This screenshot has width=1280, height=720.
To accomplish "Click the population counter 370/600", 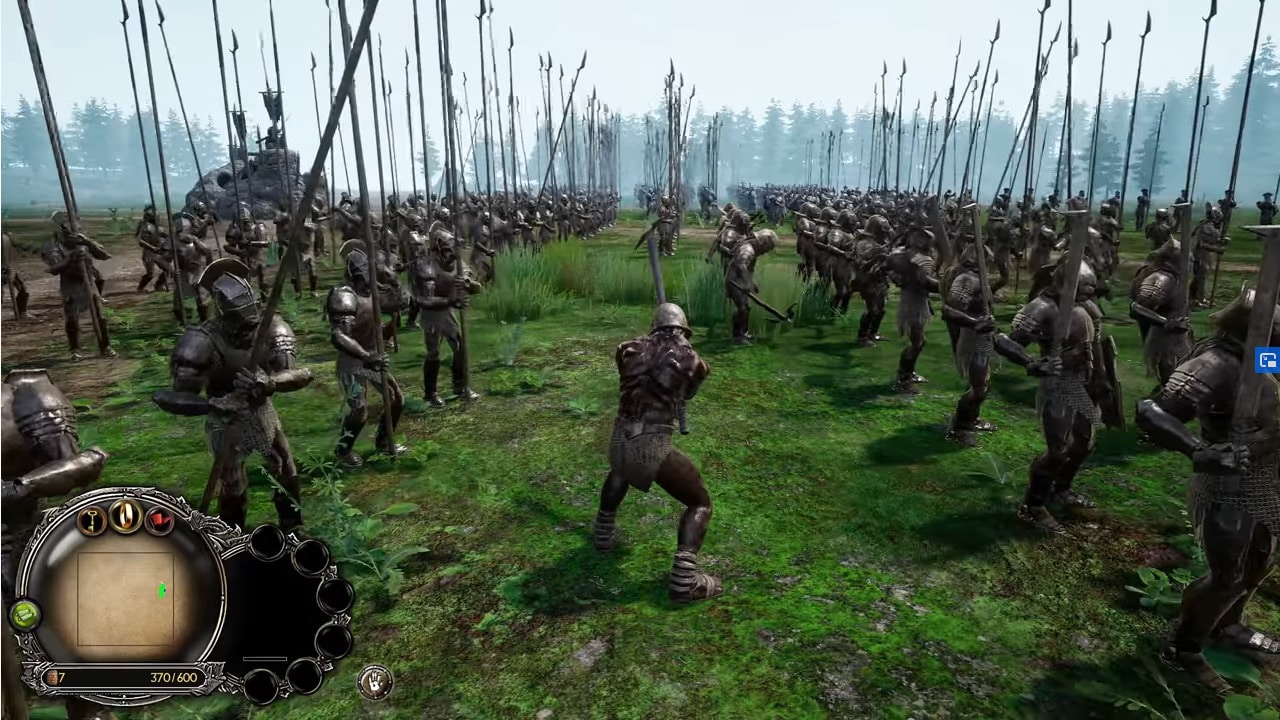I will 173,677.
